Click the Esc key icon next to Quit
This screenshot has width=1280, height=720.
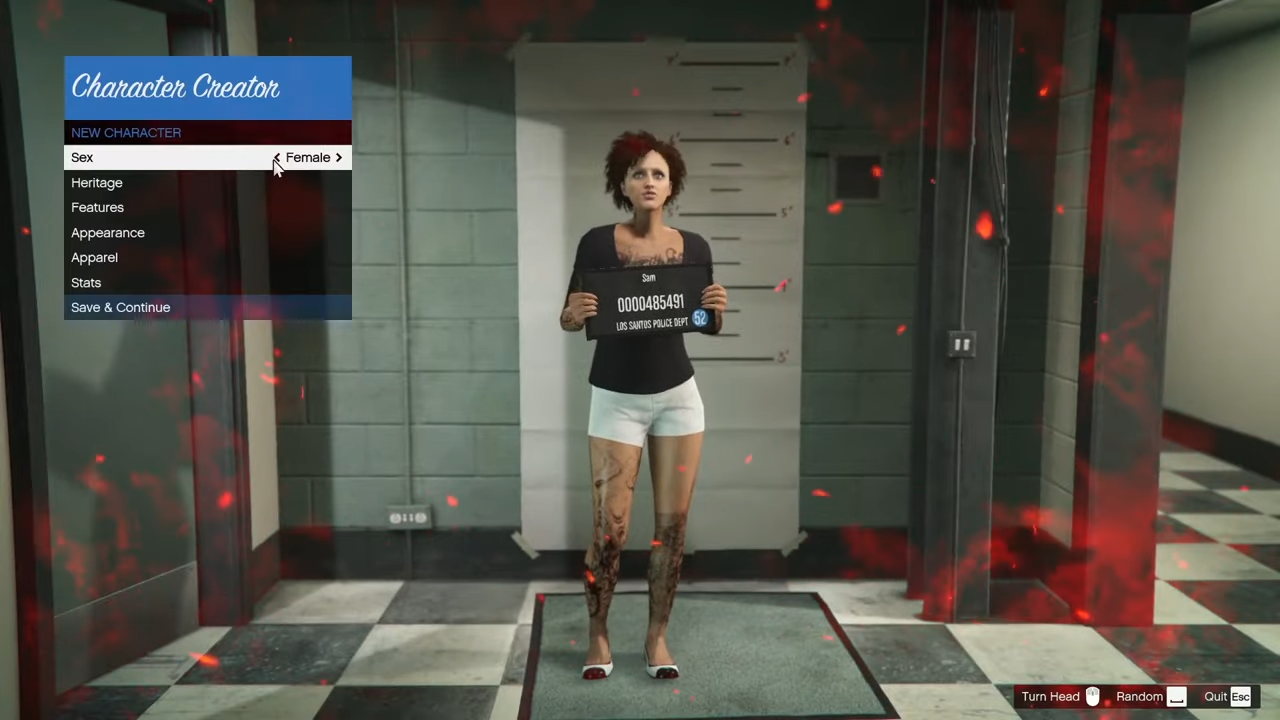tap(1240, 696)
